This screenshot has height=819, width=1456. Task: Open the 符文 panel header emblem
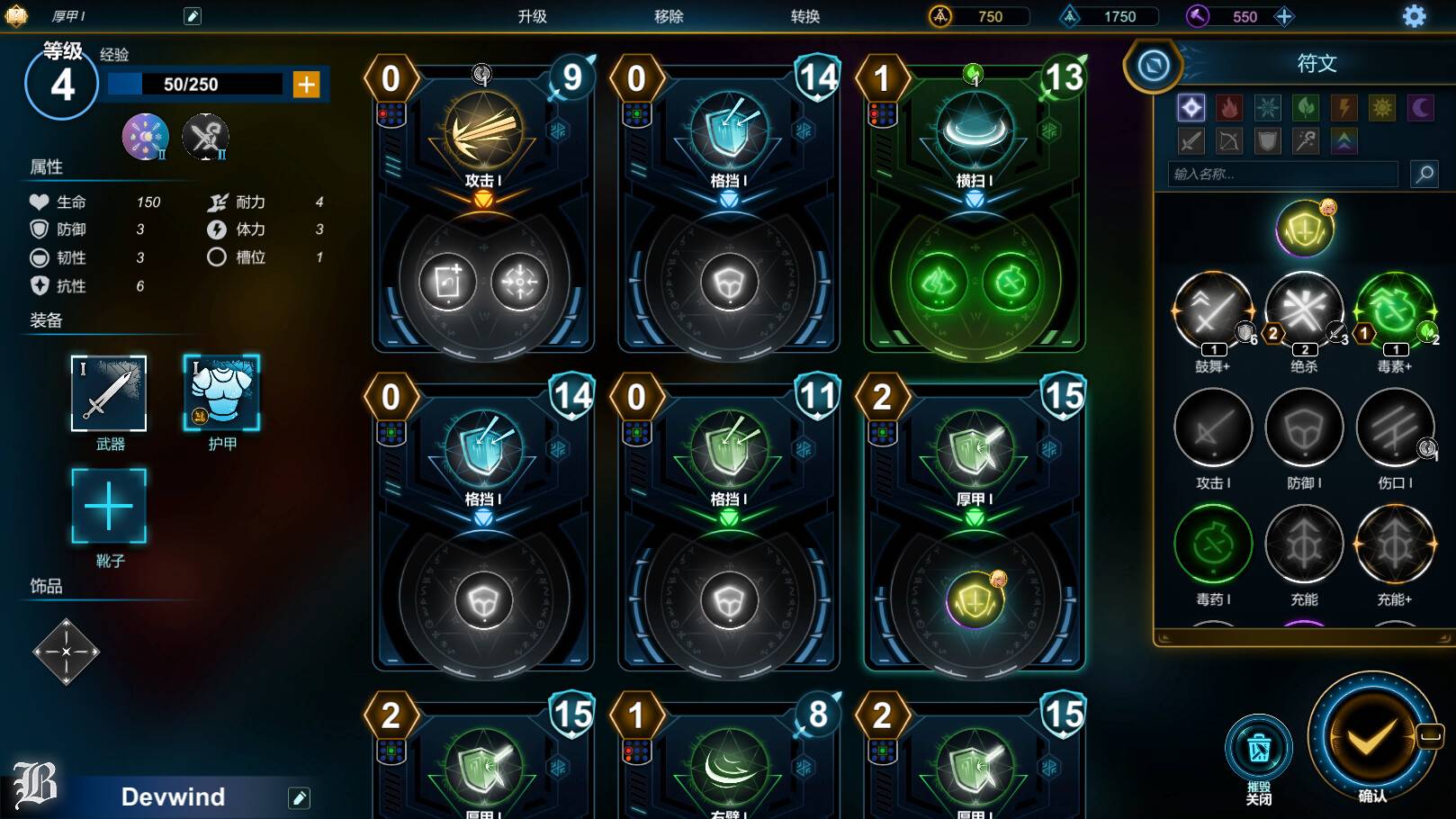(1155, 63)
